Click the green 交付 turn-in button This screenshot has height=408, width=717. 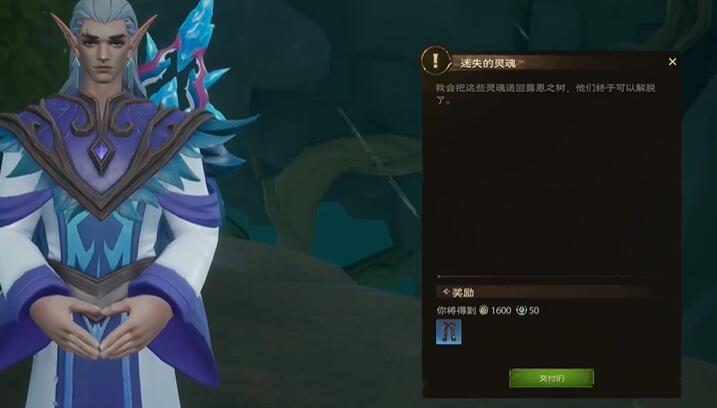pyautogui.click(x=551, y=378)
